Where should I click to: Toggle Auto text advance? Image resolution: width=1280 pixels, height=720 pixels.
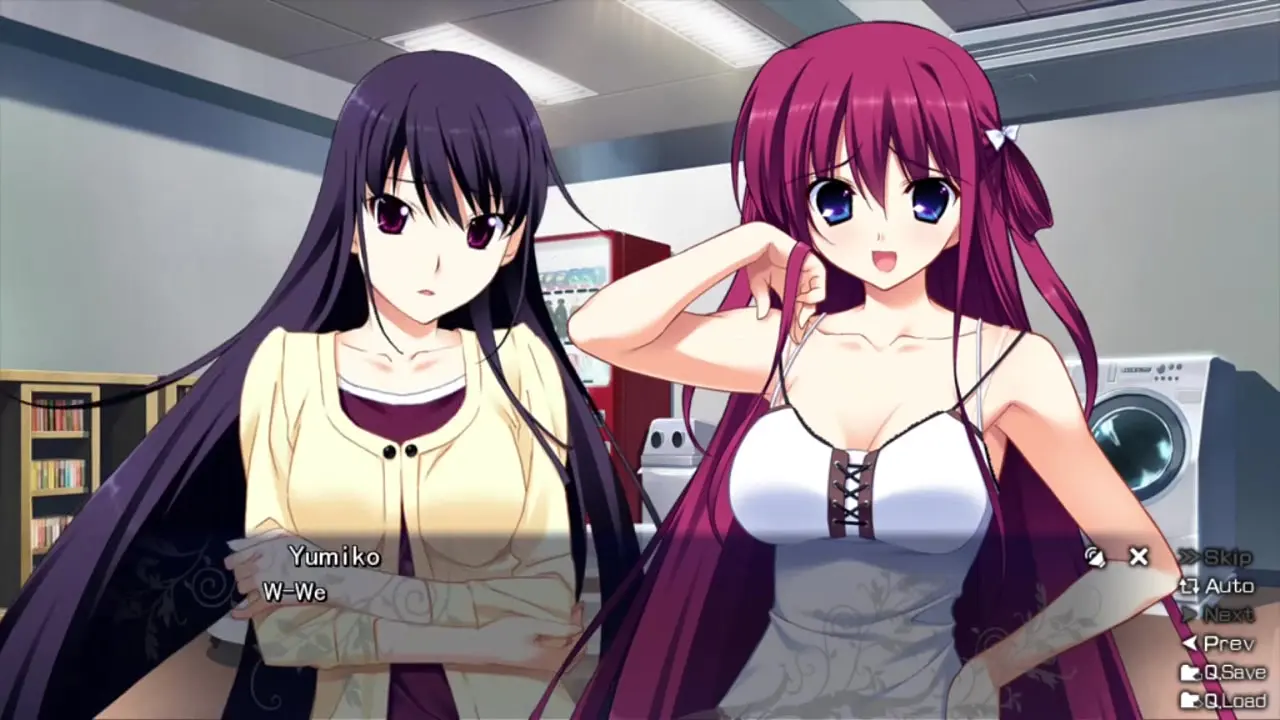pyautogui.click(x=1217, y=586)
